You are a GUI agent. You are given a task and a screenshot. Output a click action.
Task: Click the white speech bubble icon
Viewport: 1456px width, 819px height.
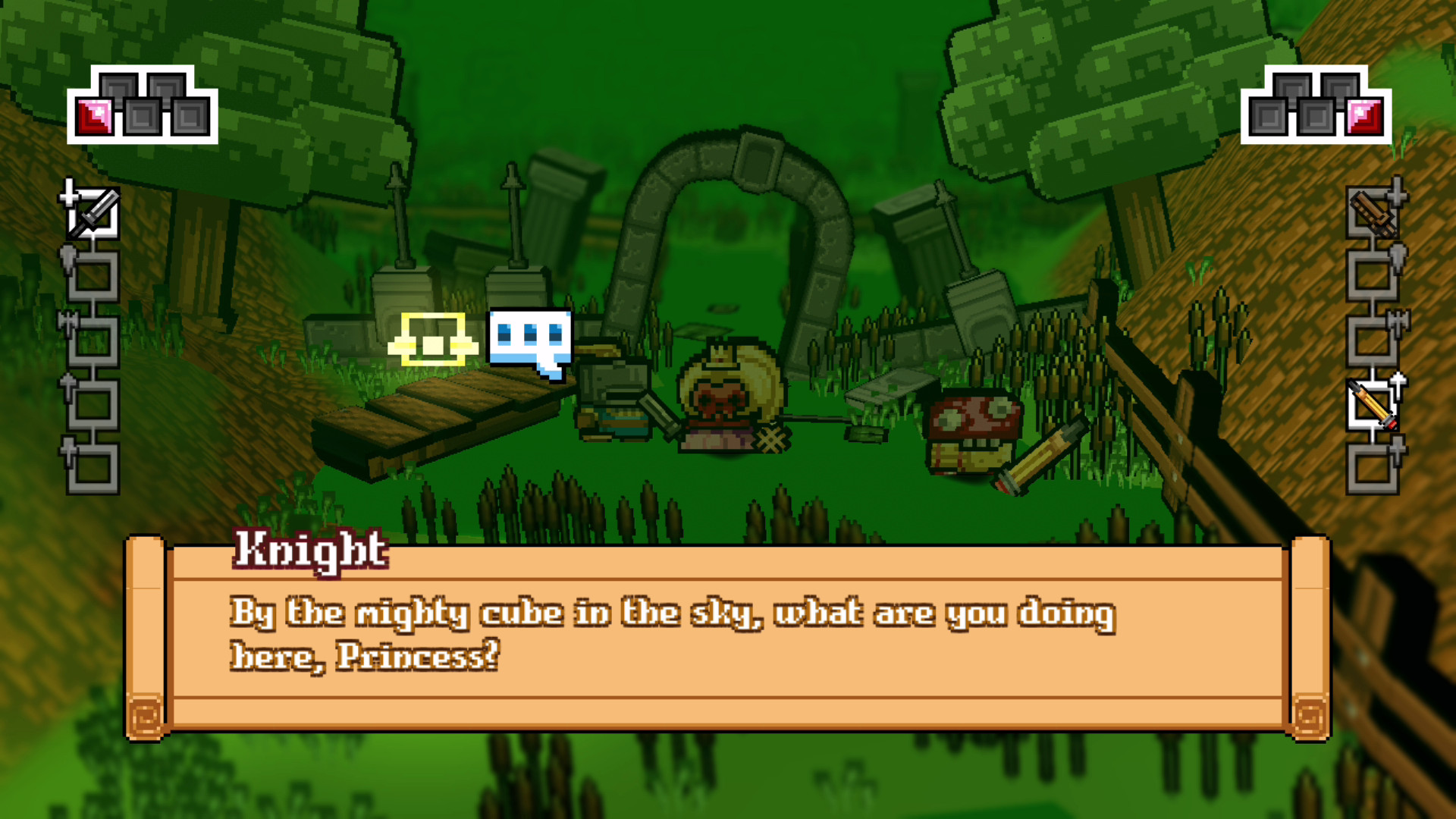529,339
